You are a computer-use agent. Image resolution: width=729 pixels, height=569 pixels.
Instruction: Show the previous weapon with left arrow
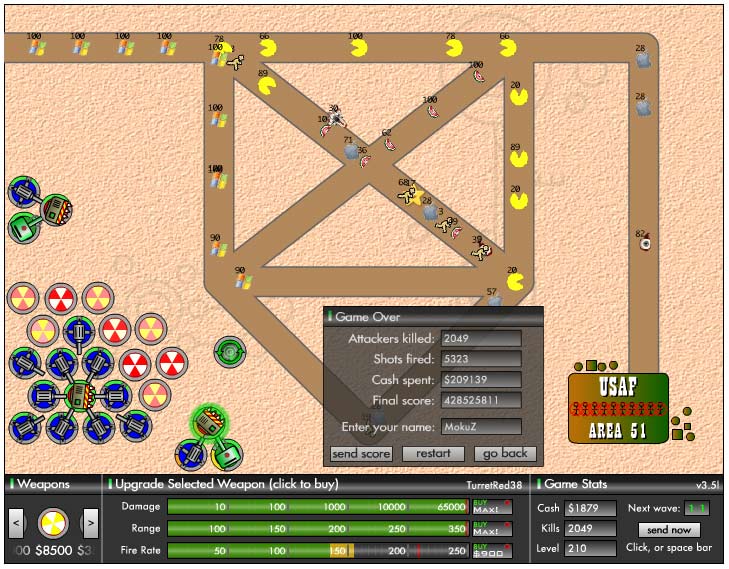point(17,521)
